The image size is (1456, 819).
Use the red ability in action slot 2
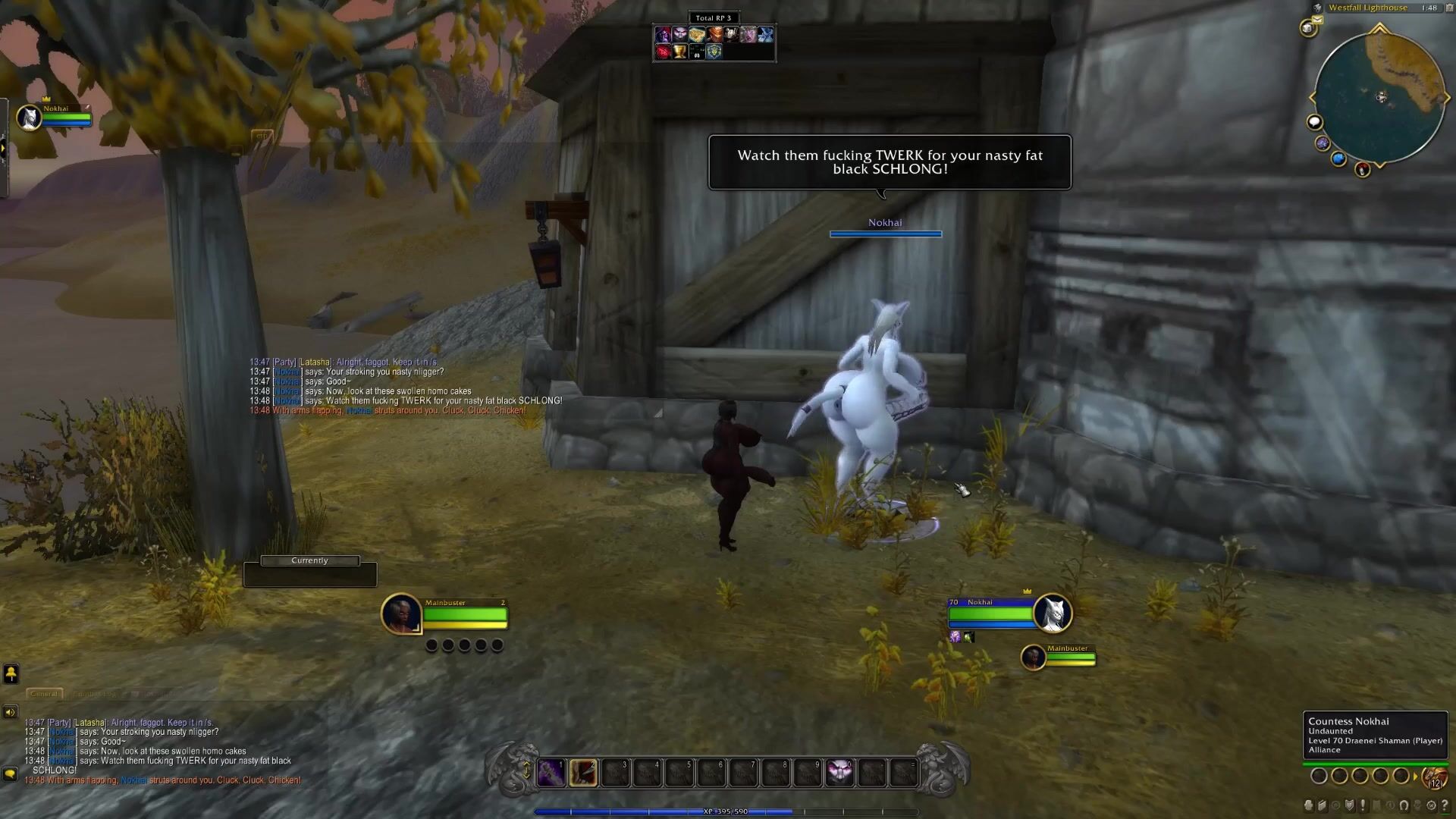point(583,773)
